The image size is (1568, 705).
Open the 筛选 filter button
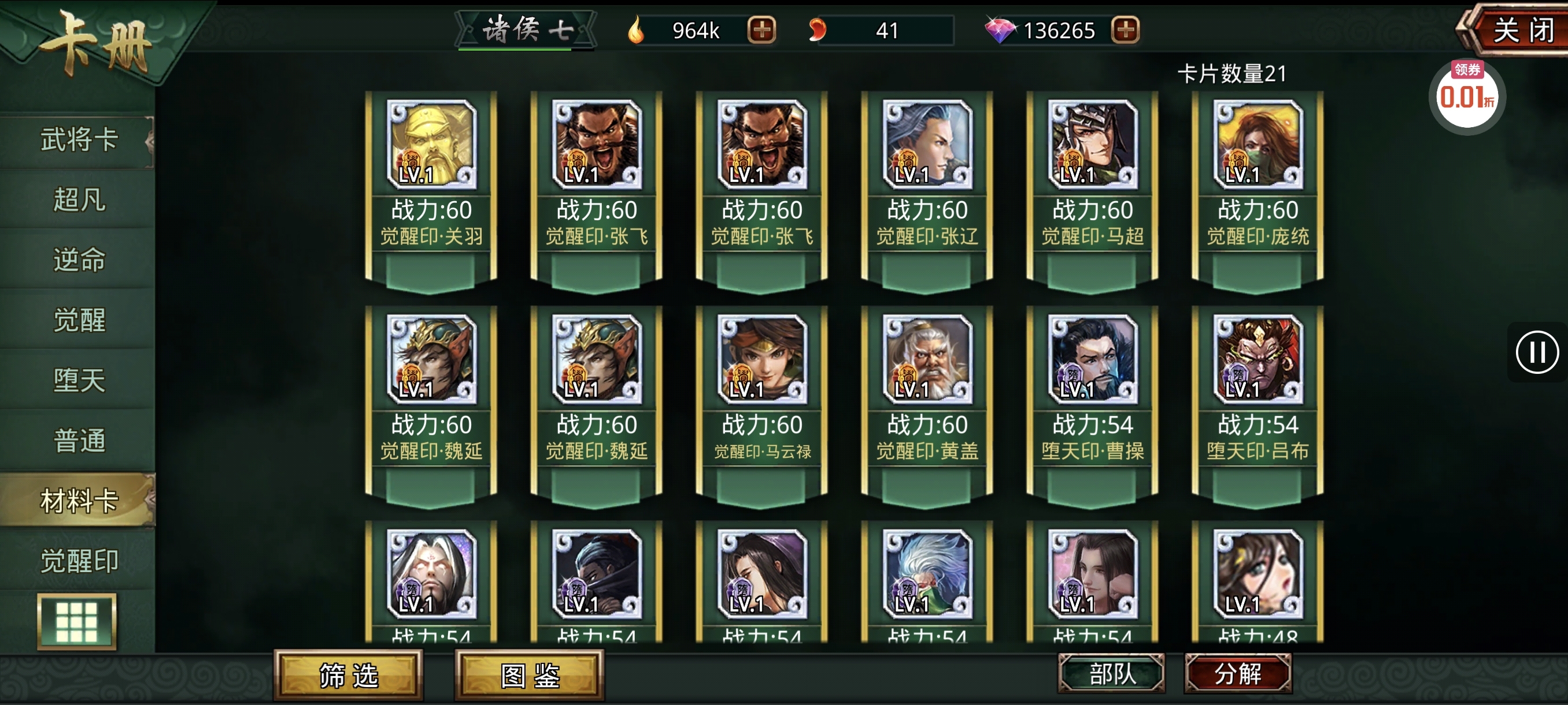pos(349,675)
